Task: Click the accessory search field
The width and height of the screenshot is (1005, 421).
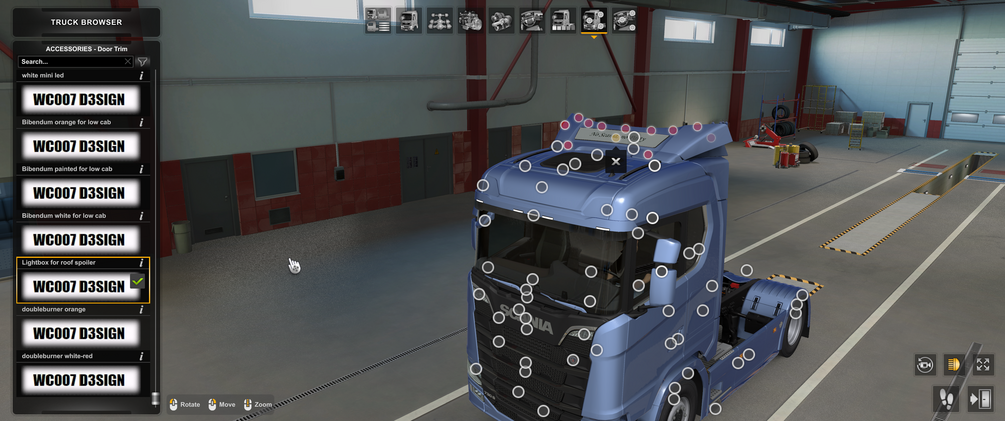Action: coord(73,62)
